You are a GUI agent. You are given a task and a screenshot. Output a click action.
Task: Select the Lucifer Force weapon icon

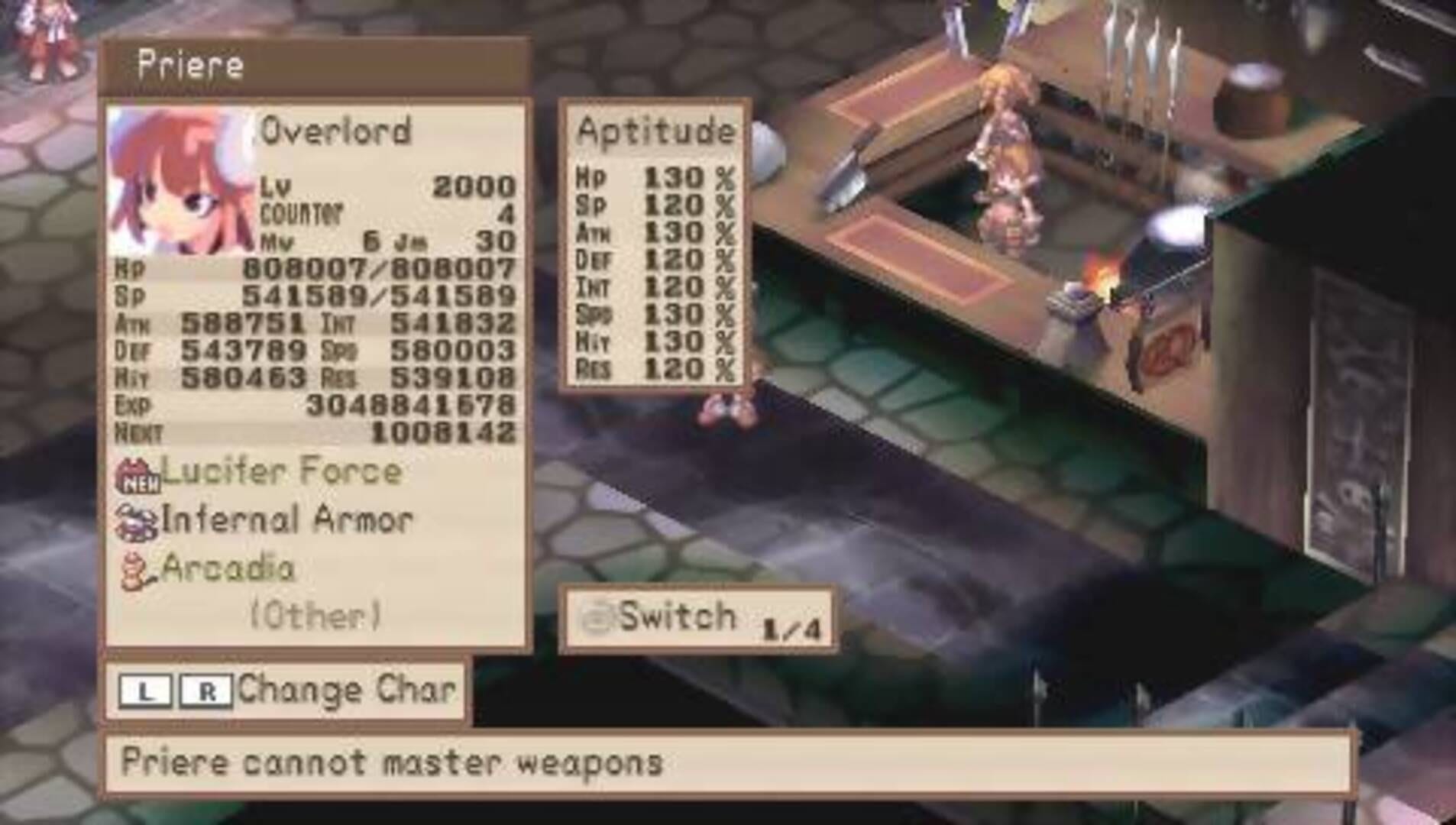click(133, 472)
